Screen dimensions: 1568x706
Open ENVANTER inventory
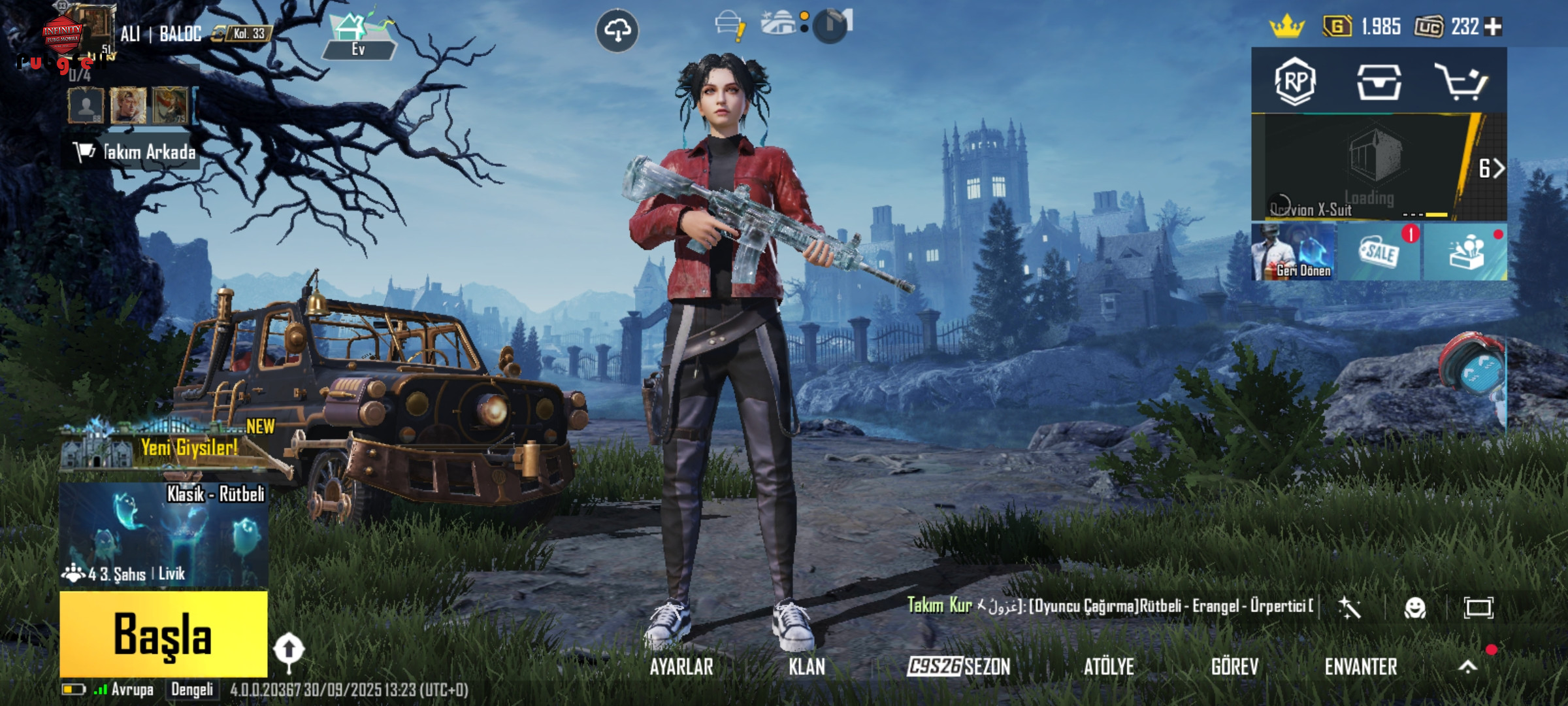(x=1361, y=667)
